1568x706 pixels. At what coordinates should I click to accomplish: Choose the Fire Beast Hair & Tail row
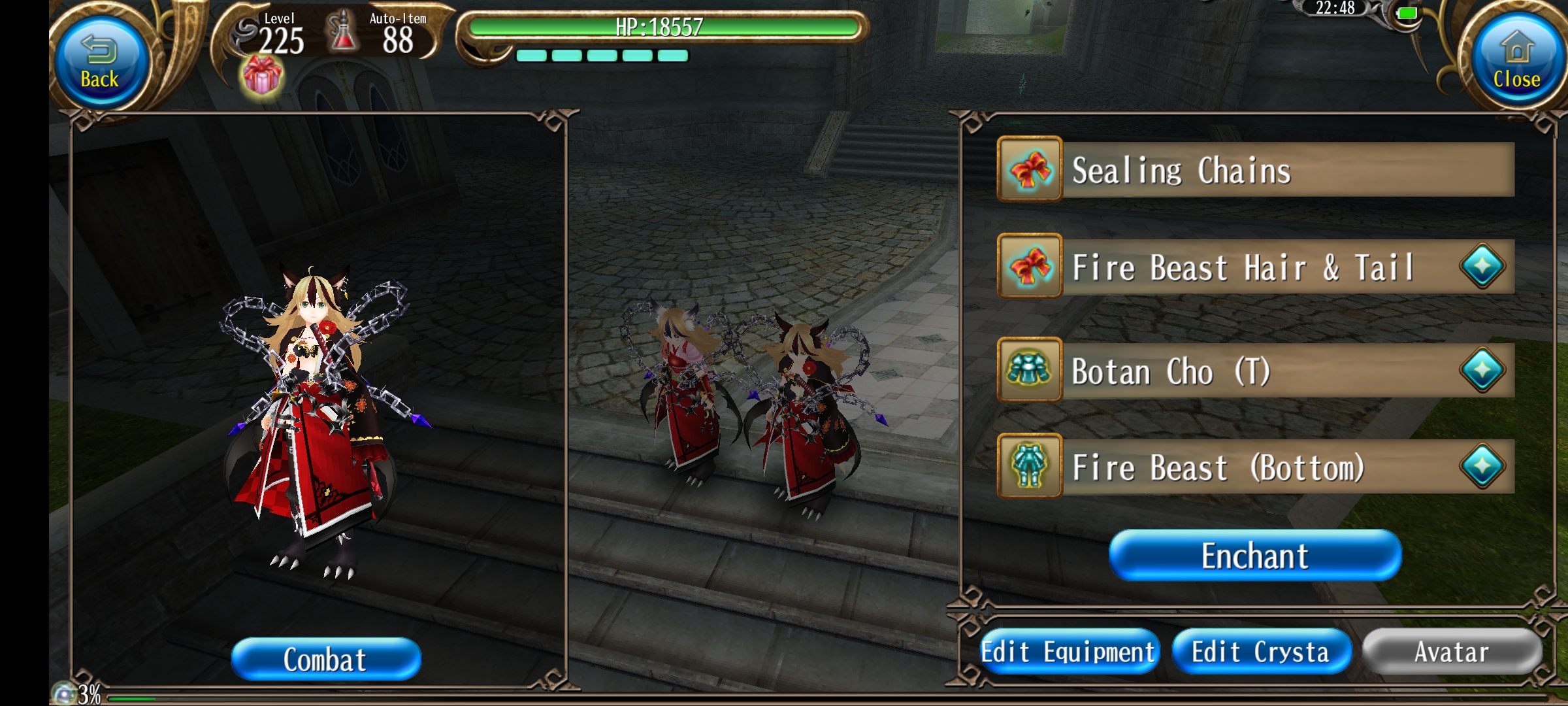[1254, 267]
